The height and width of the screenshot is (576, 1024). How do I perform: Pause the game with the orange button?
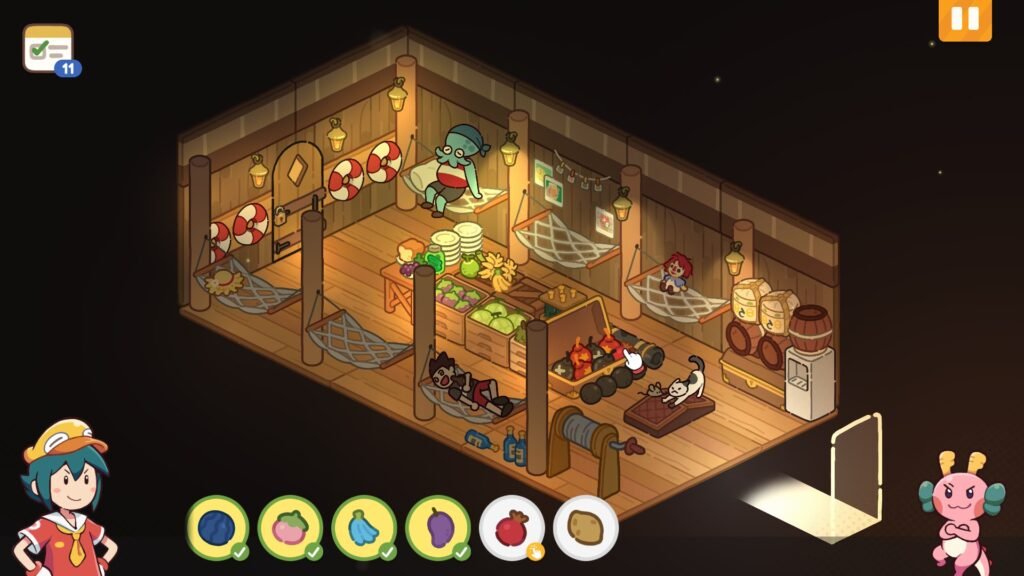(x=965, y=20)
